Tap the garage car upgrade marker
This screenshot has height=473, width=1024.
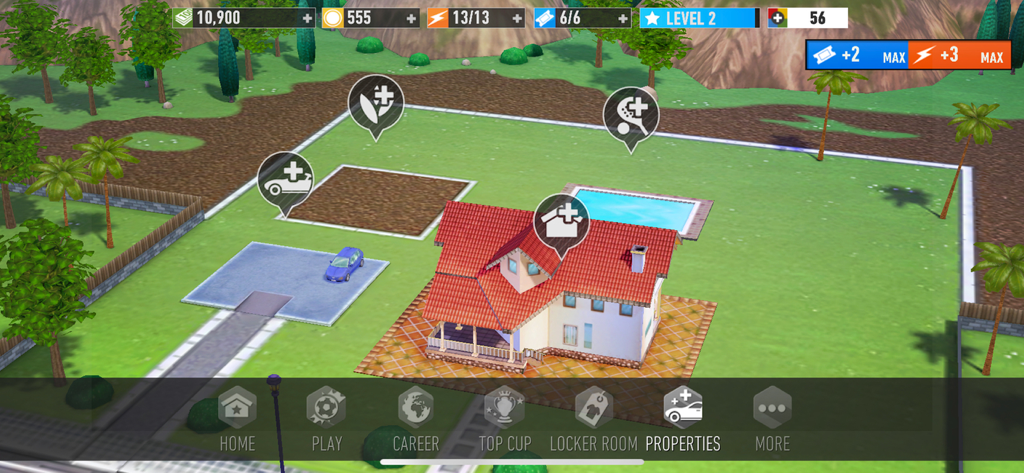(285, 177)
